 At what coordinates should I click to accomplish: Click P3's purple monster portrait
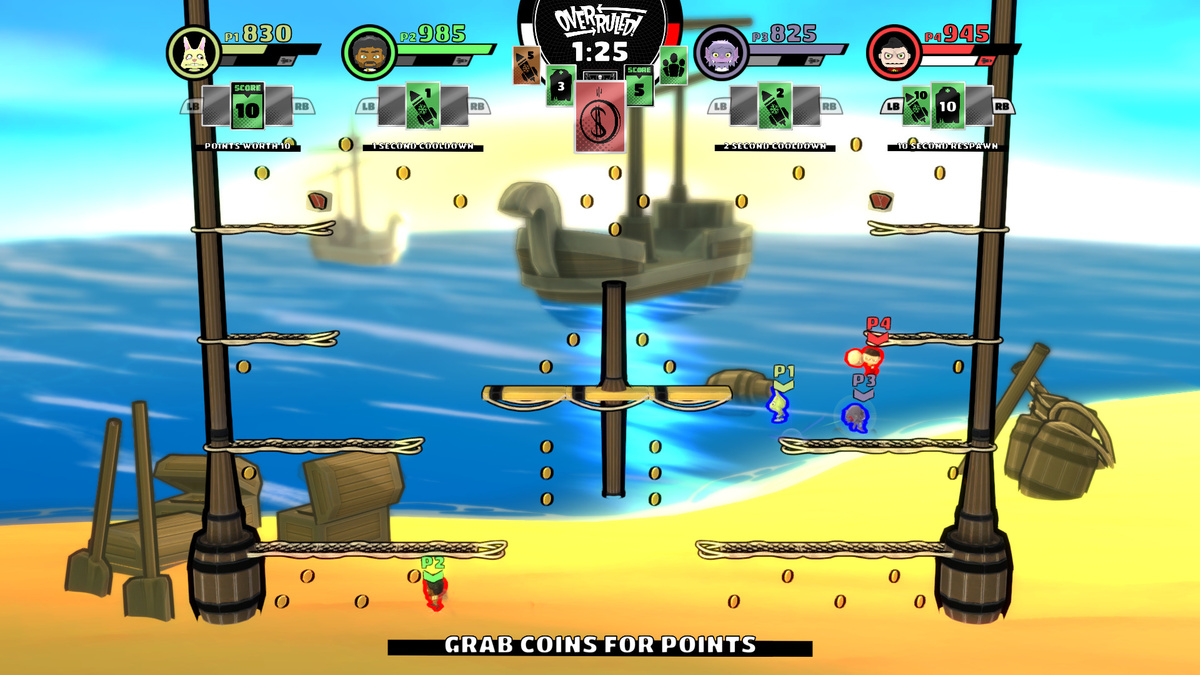[716, 52]
